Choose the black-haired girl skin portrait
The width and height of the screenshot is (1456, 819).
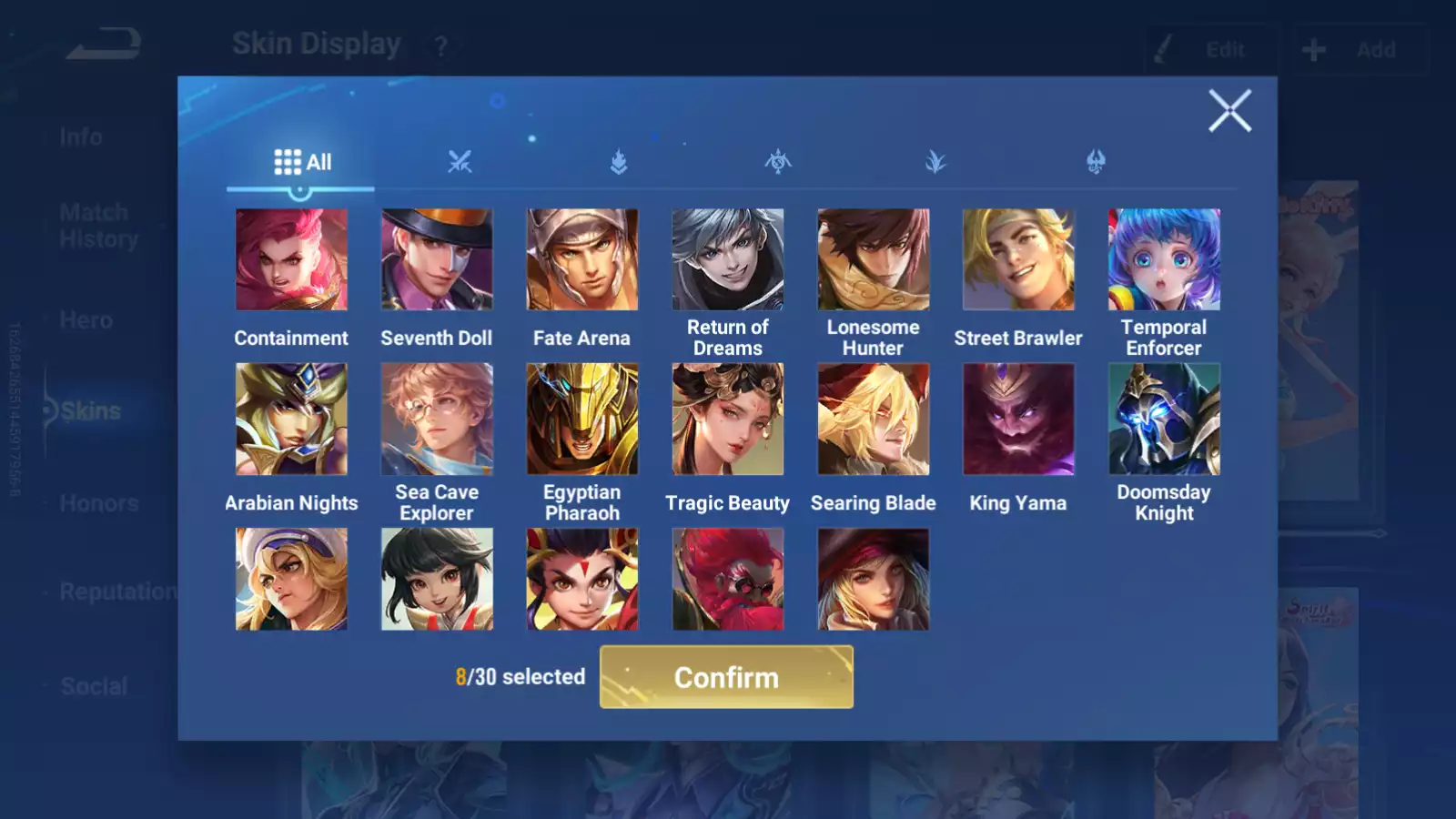437,580
